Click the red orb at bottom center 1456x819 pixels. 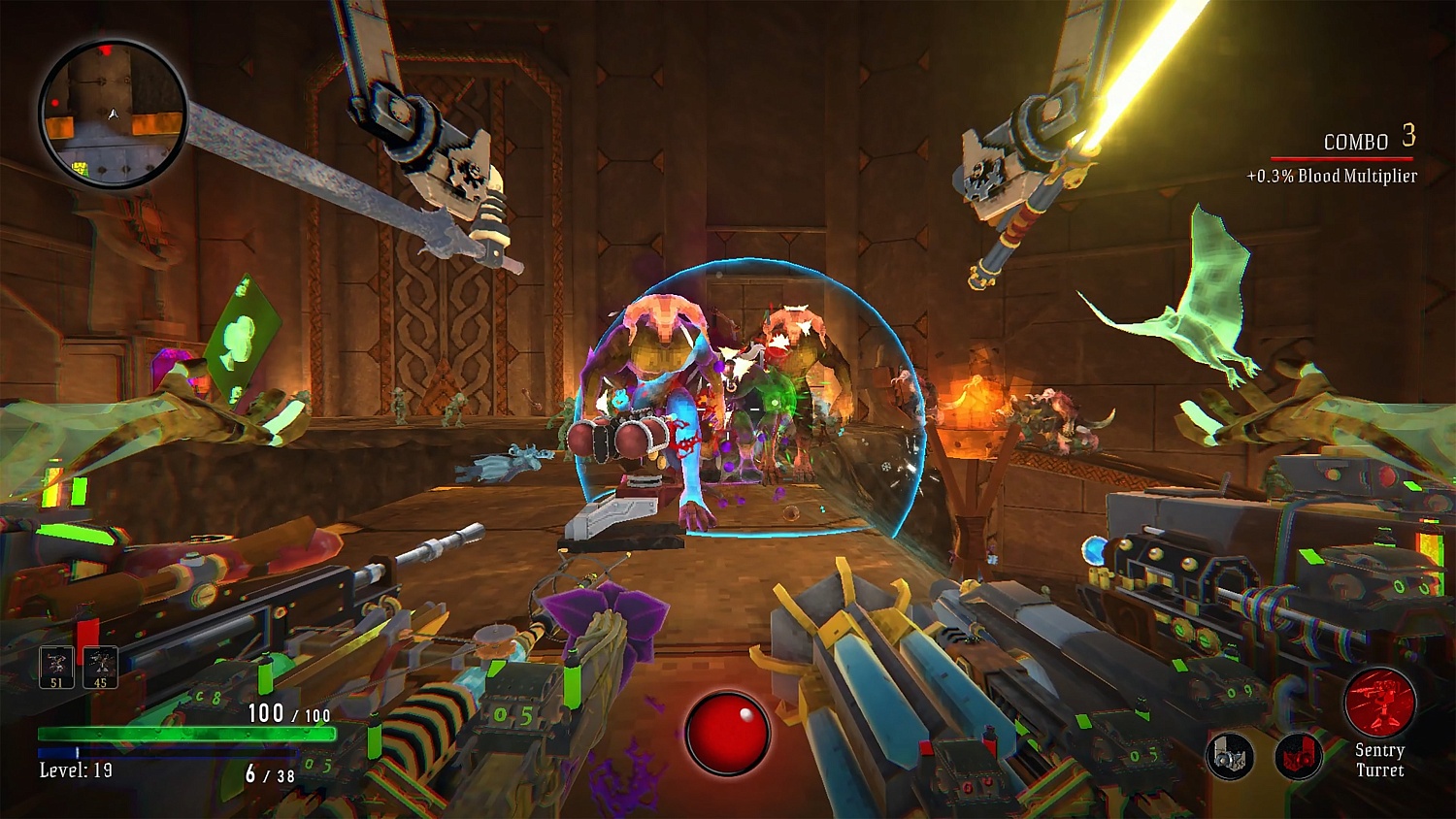(x=727, y=733)
